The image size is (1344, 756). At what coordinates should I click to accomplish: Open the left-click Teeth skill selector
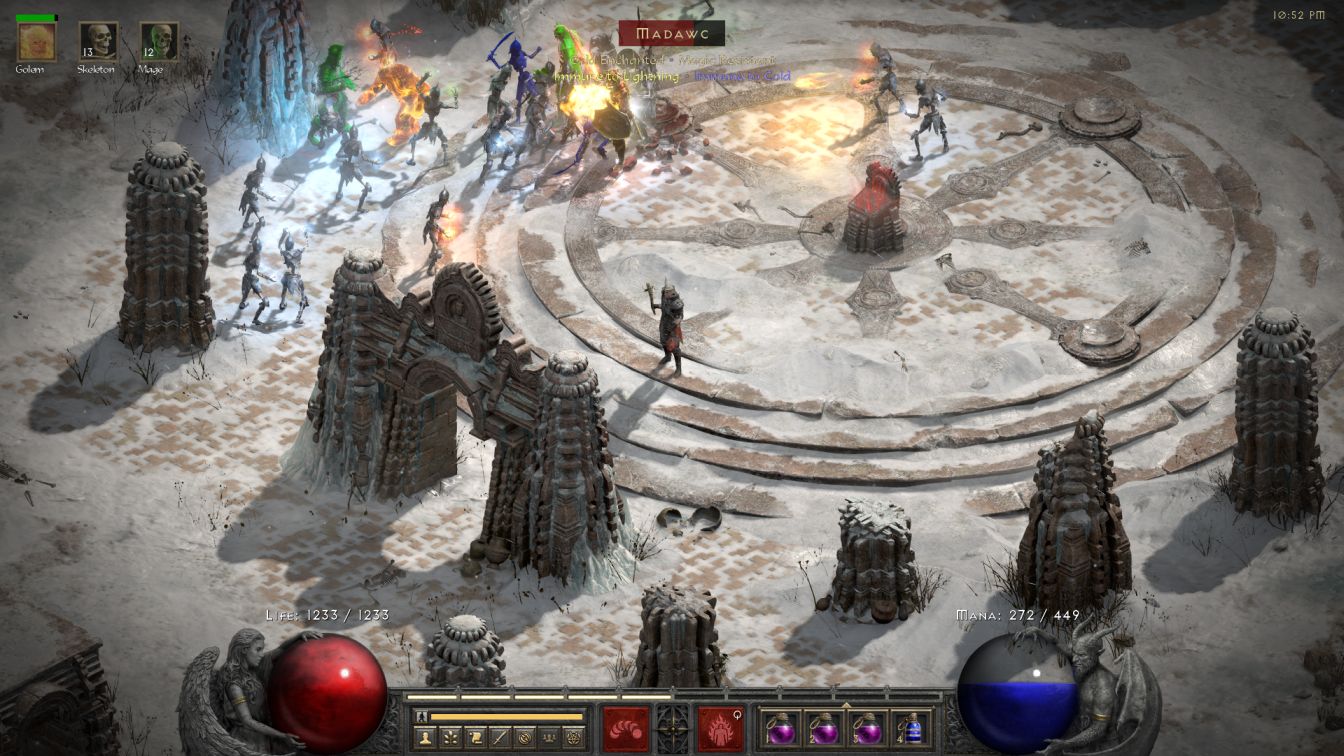point(625,728)
